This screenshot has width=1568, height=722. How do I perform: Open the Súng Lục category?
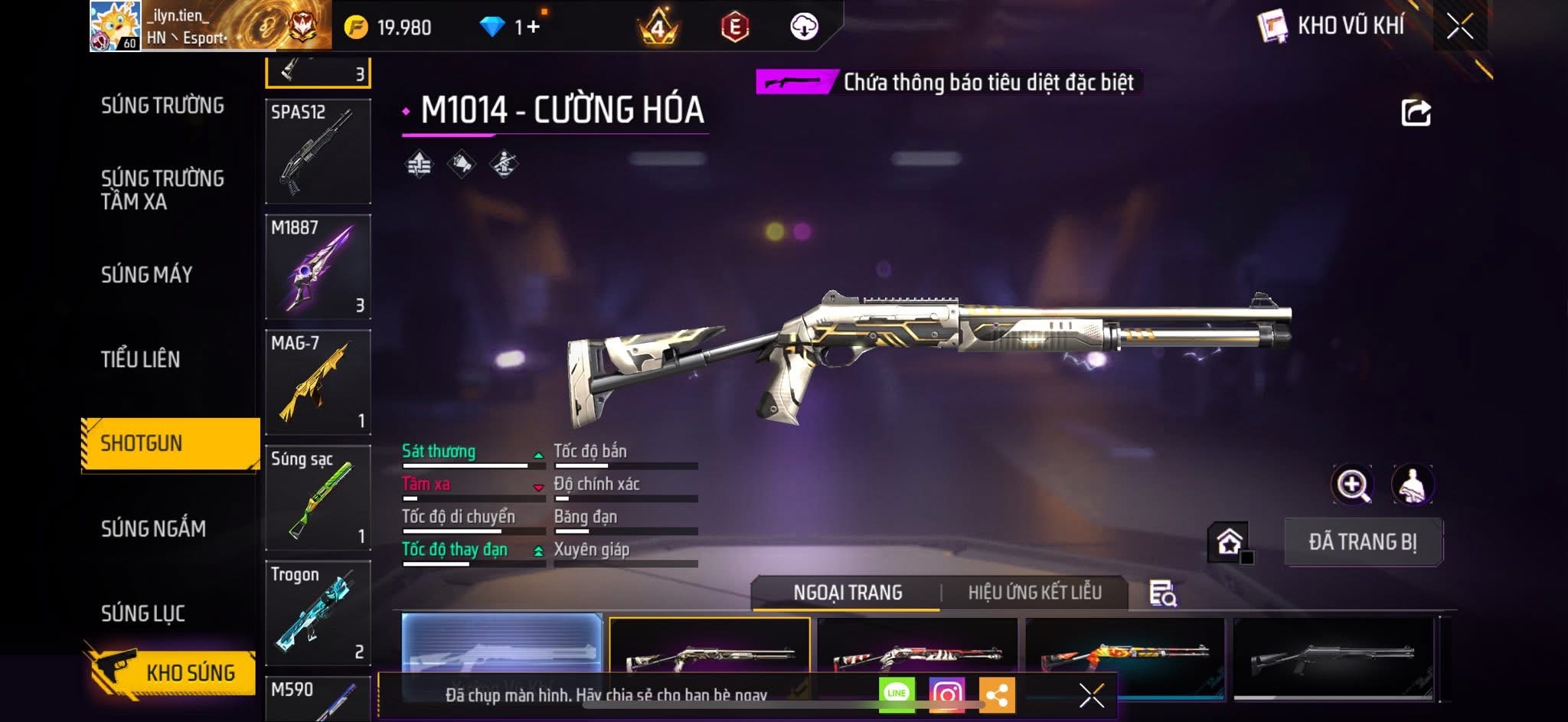(143, 613)
